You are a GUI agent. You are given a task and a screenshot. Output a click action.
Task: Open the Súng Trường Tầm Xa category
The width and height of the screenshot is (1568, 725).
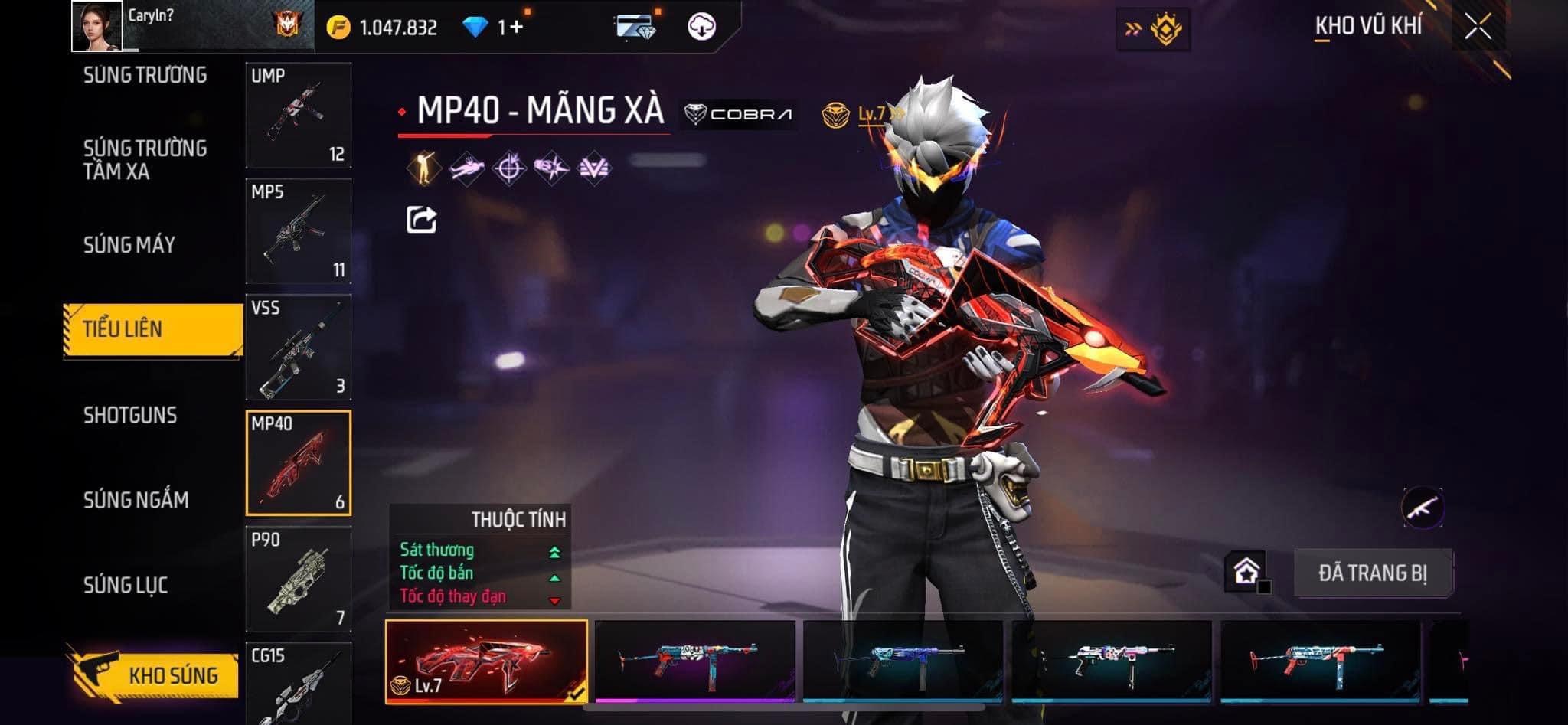pyautogui.click(x=145, y=159)
